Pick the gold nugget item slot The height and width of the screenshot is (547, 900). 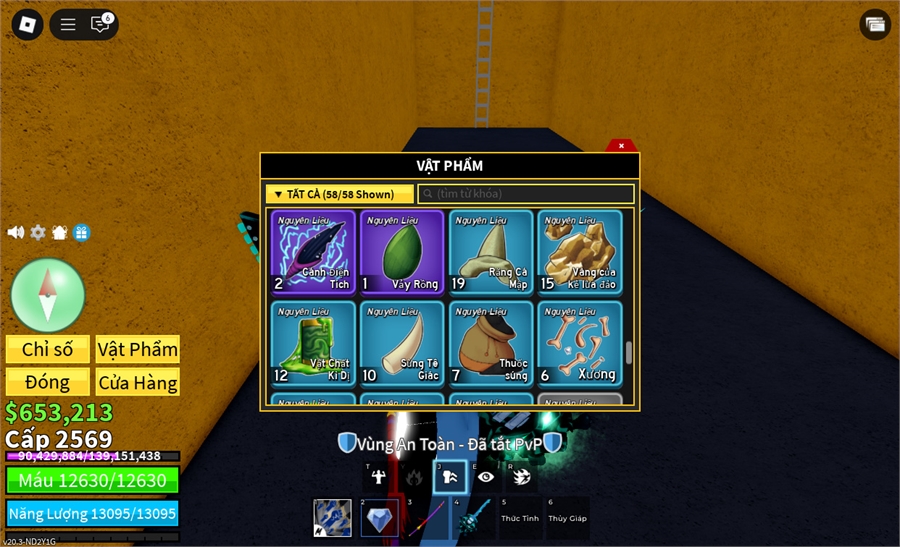(579, 252)
